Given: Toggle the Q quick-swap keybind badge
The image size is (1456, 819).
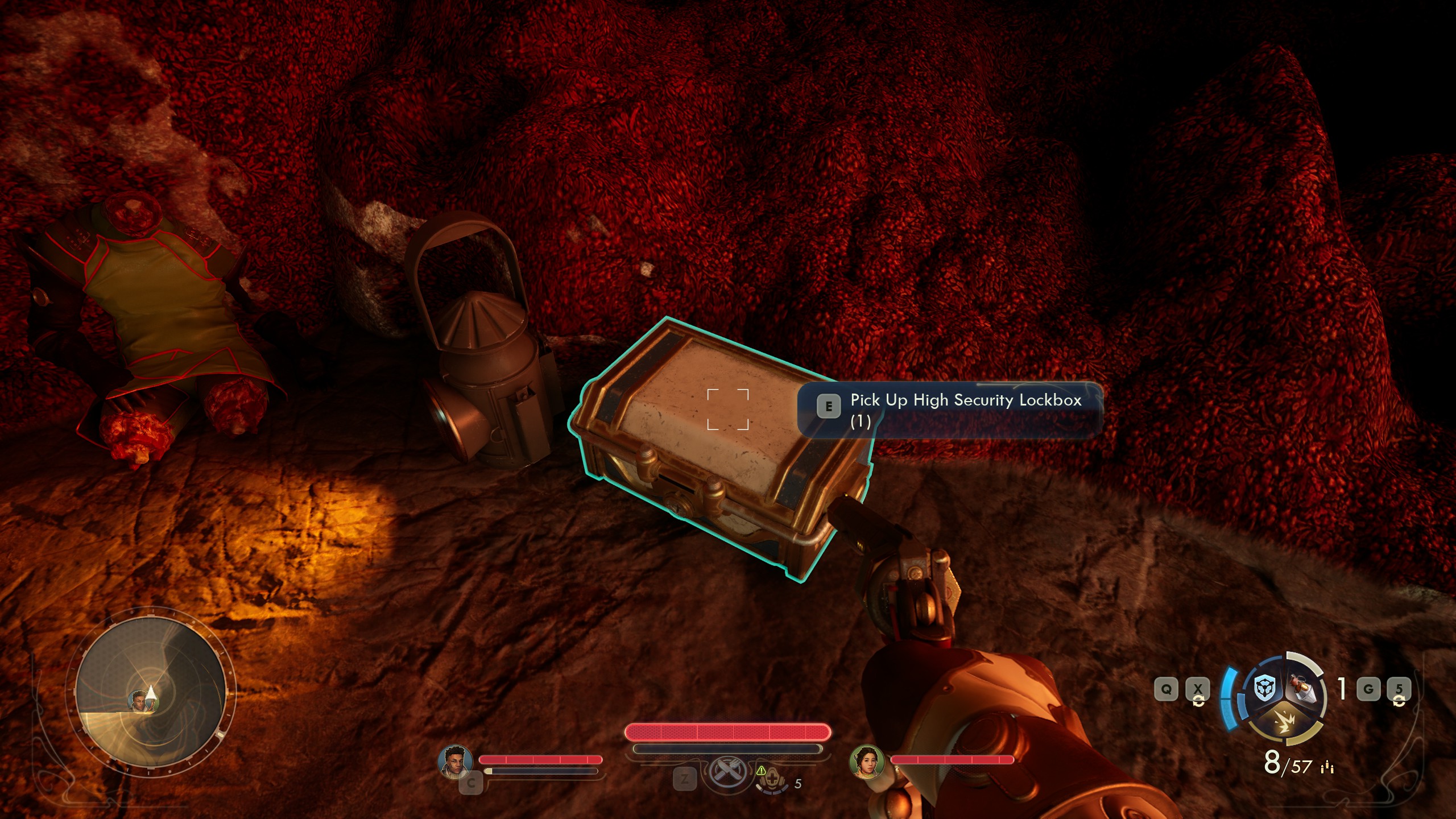Looking at the screenshot, I should click(x=1167, y=689).
